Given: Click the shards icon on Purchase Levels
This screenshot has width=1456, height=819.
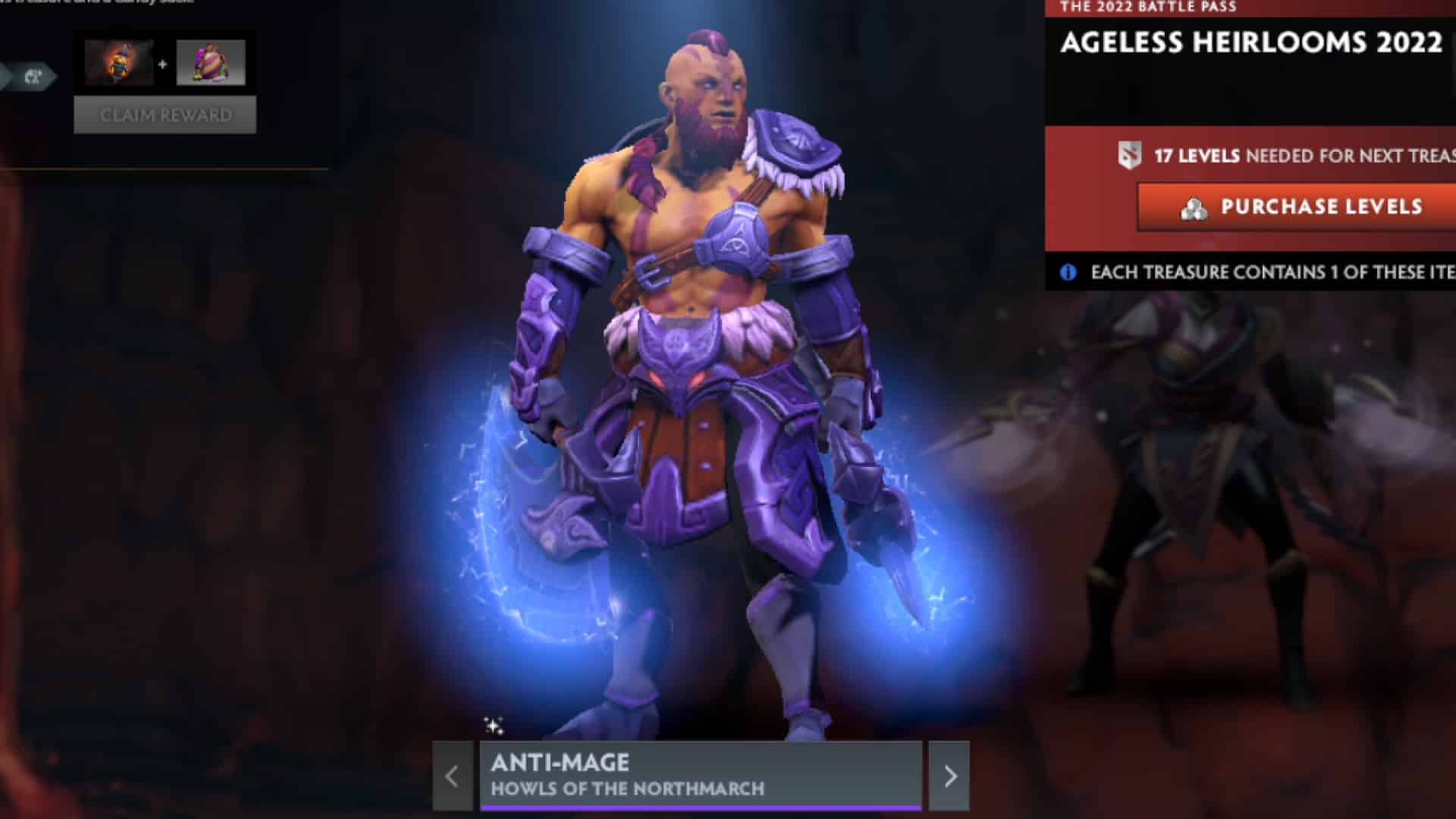Looking at the screenshot, I should (x=1196, y=208).
